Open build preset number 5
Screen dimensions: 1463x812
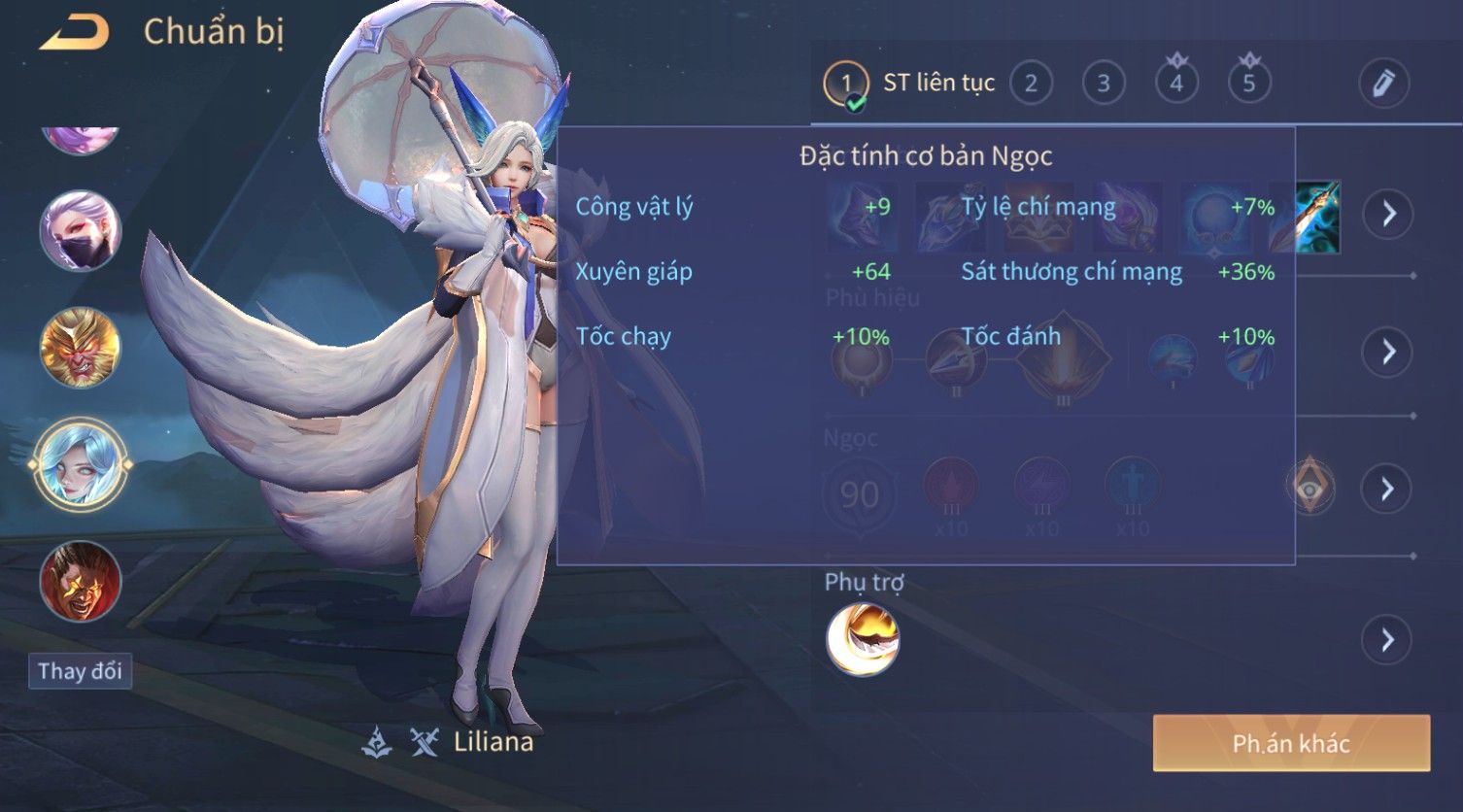(x=1249, y=84)
